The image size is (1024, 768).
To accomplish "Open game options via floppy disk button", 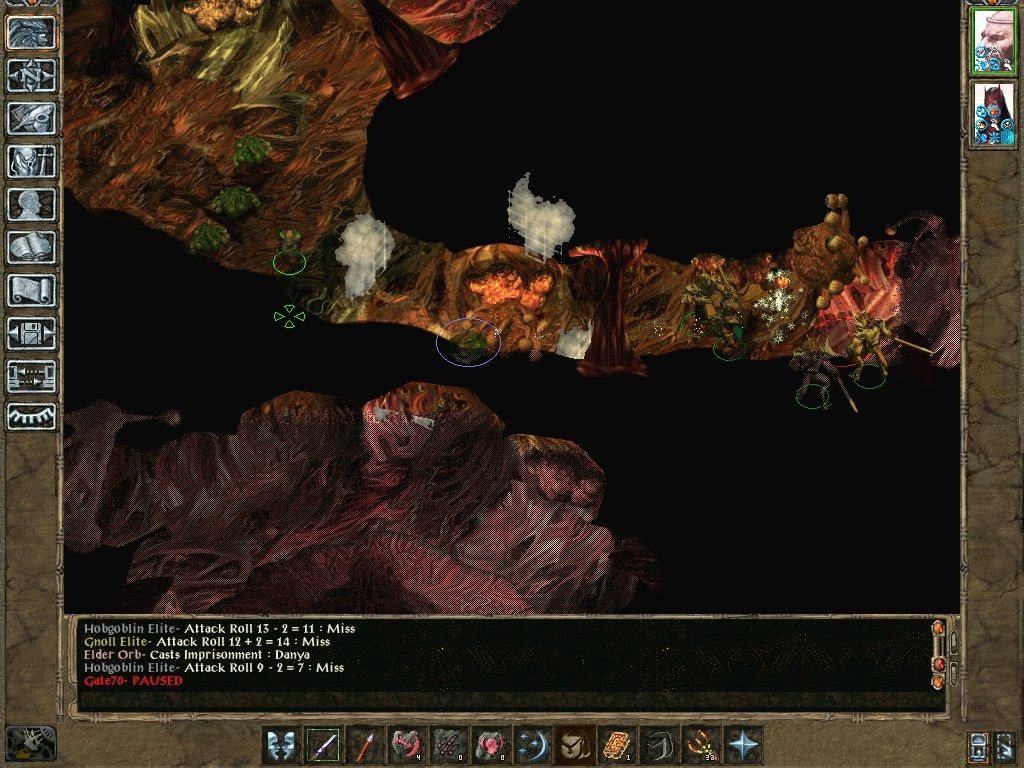I will [x=32, y=333].
